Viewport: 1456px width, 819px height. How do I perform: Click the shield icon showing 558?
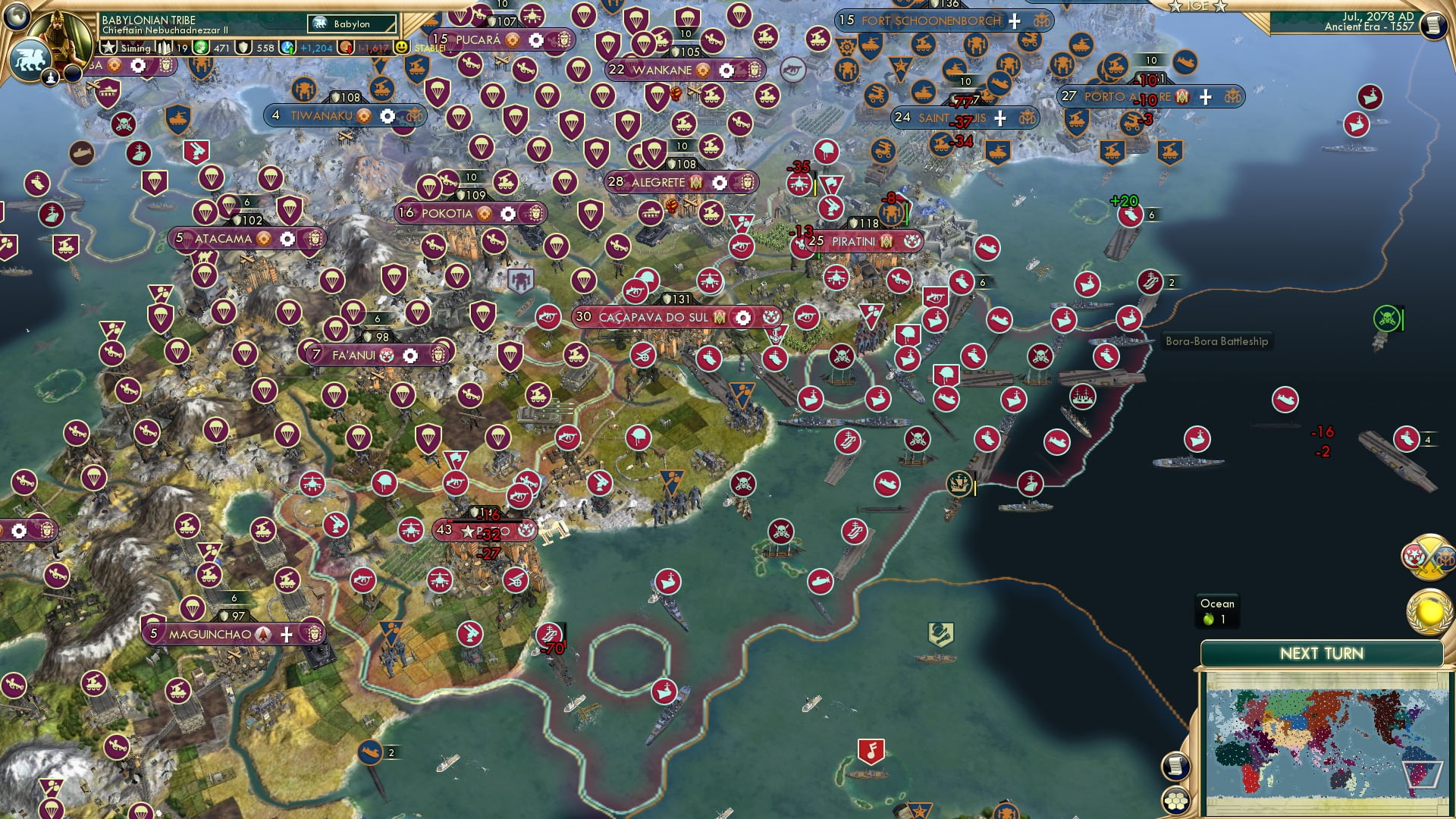tap(243, 47)
